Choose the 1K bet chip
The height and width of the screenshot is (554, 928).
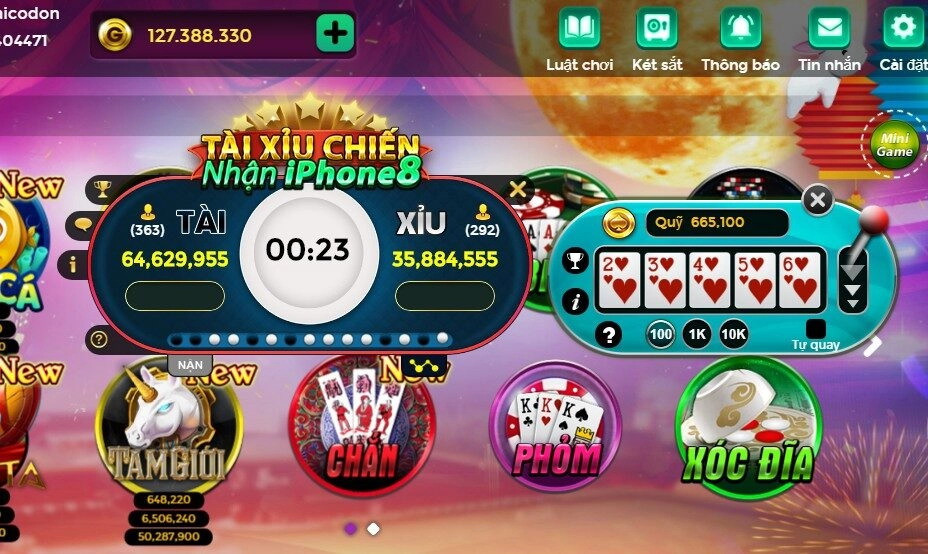697,334
